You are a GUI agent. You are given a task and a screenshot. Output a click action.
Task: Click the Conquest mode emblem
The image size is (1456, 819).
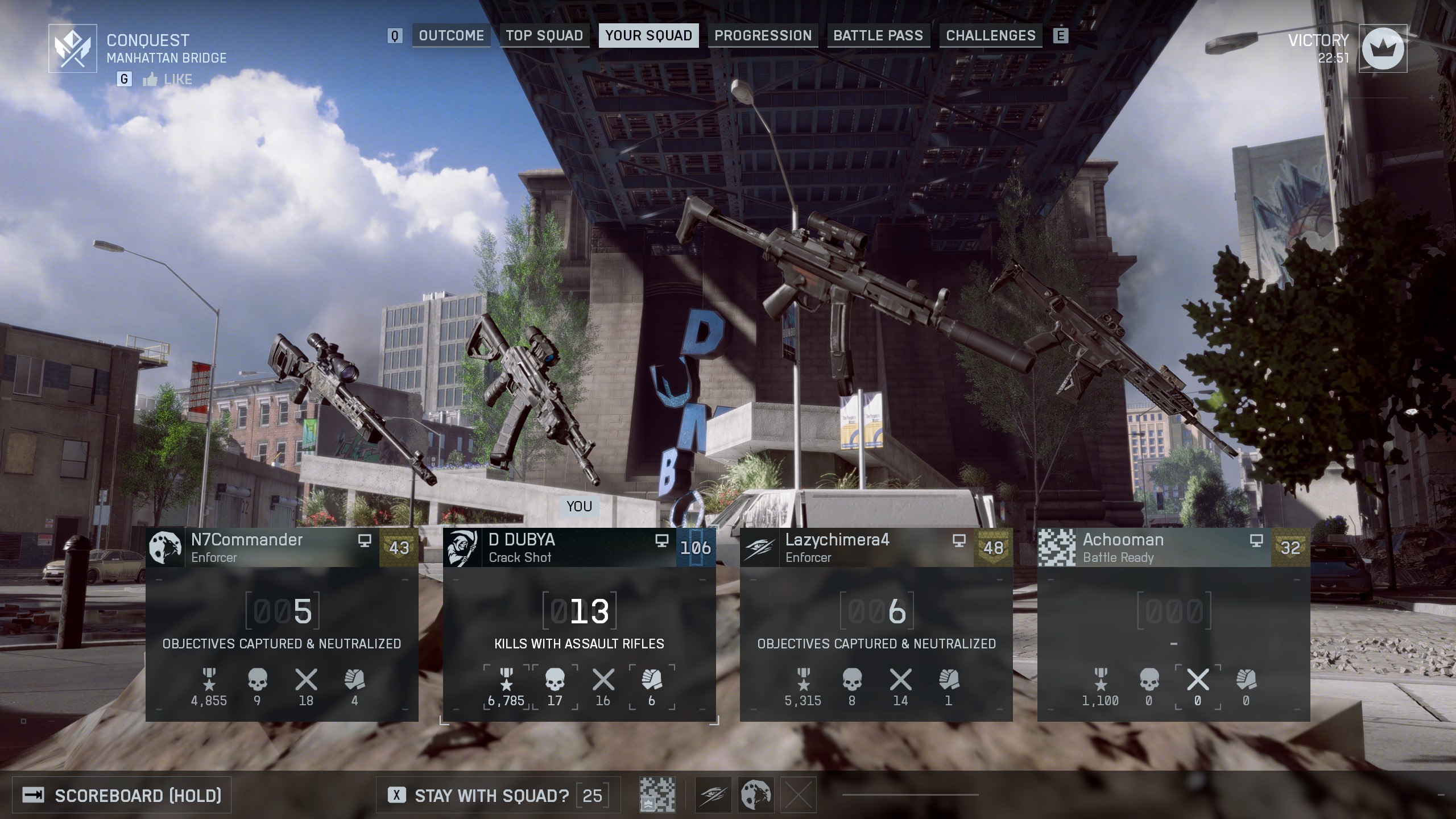click(72, 48)
